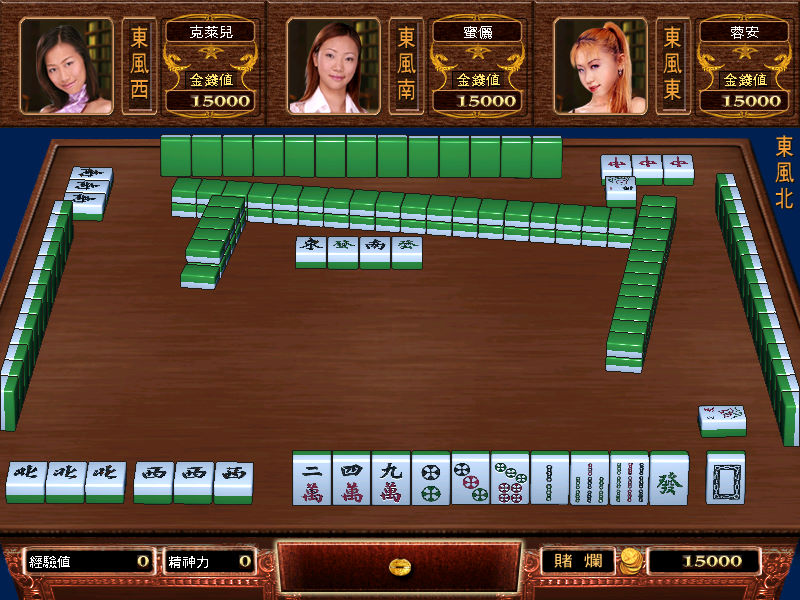Viewport: 800px width, 600px height.
Task: Choose the 四萬 character tile
Action: coord(351,478)
